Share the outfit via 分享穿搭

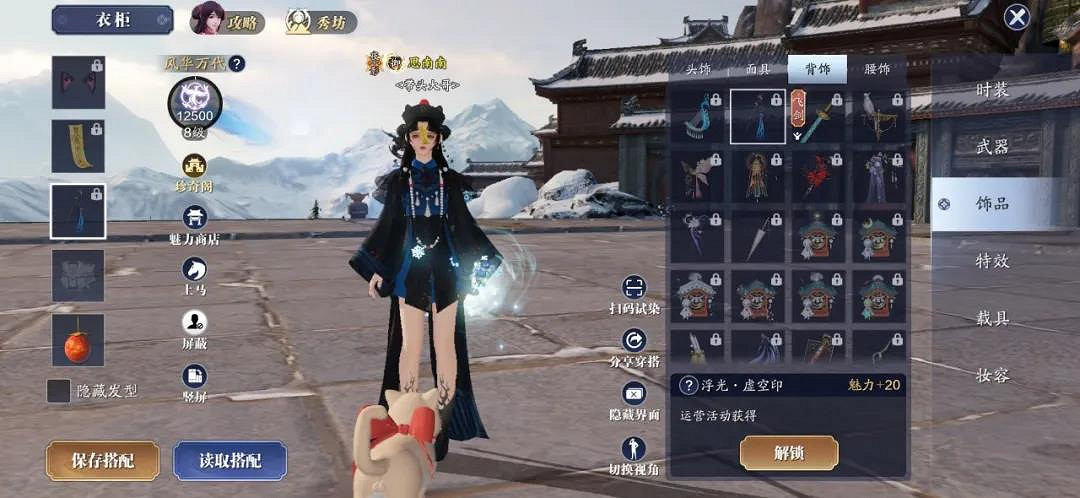[634, 346]
